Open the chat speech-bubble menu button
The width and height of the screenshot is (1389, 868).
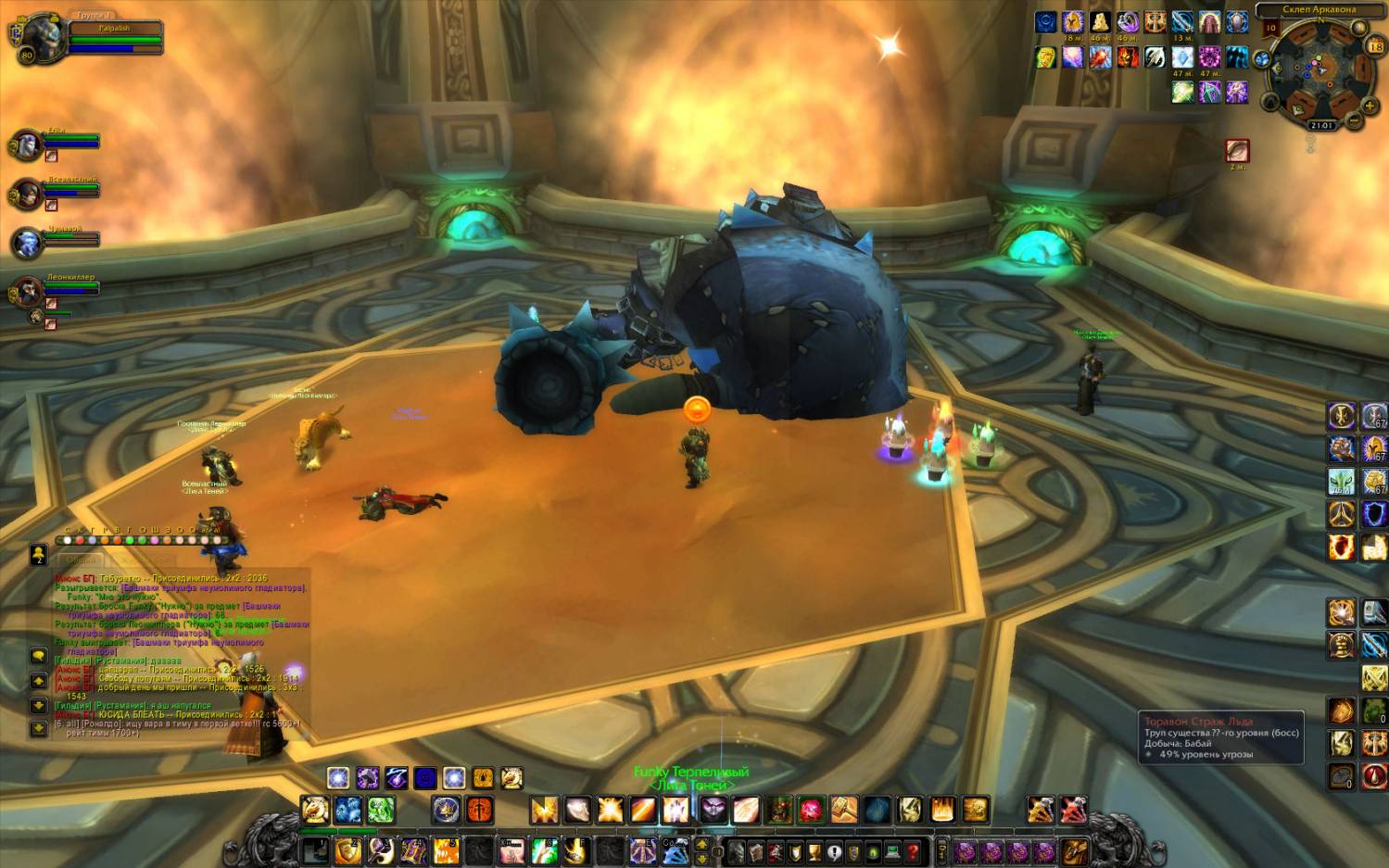click(39, 656)
